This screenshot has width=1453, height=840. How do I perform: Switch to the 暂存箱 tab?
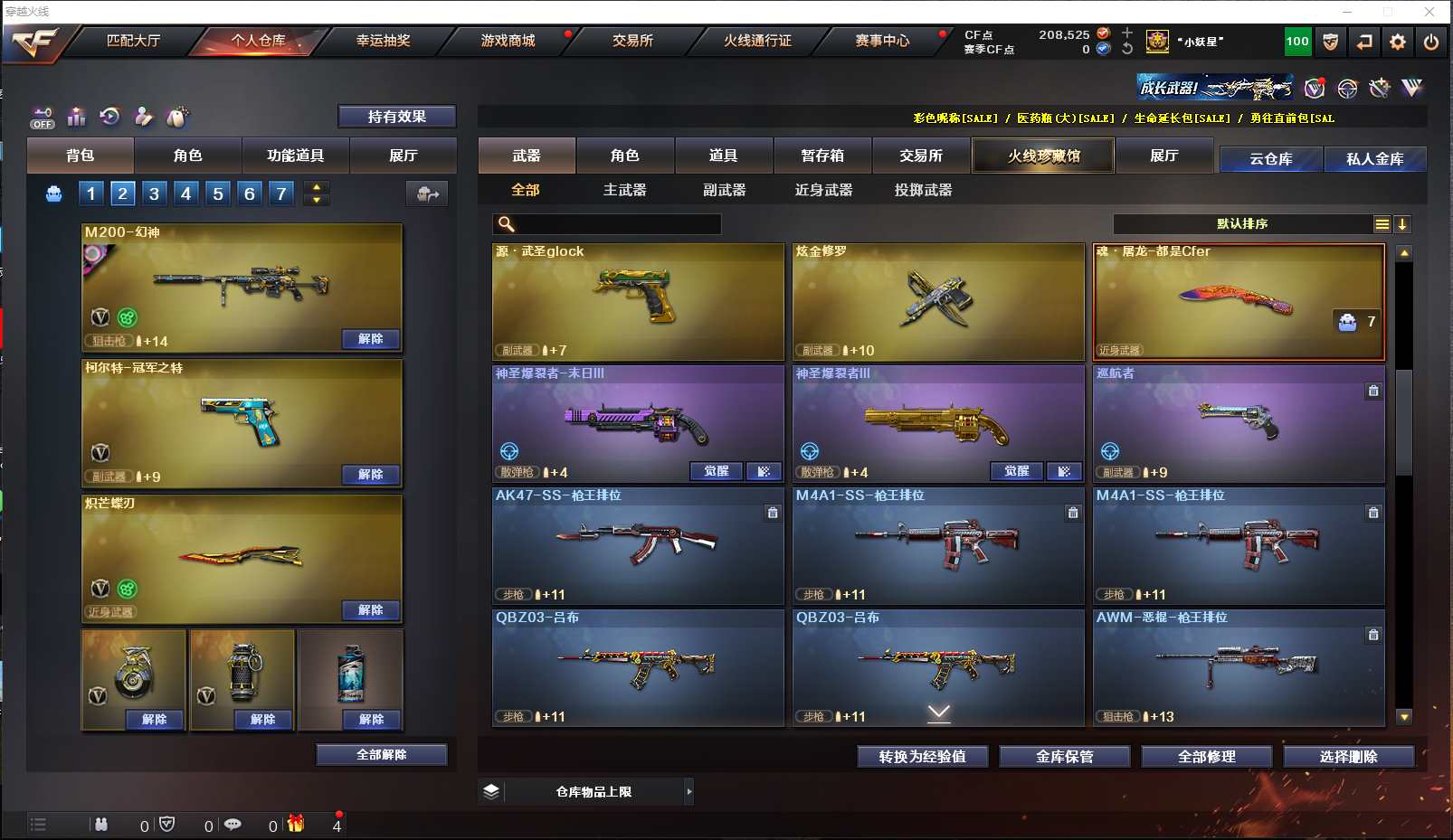coord(822,156)
